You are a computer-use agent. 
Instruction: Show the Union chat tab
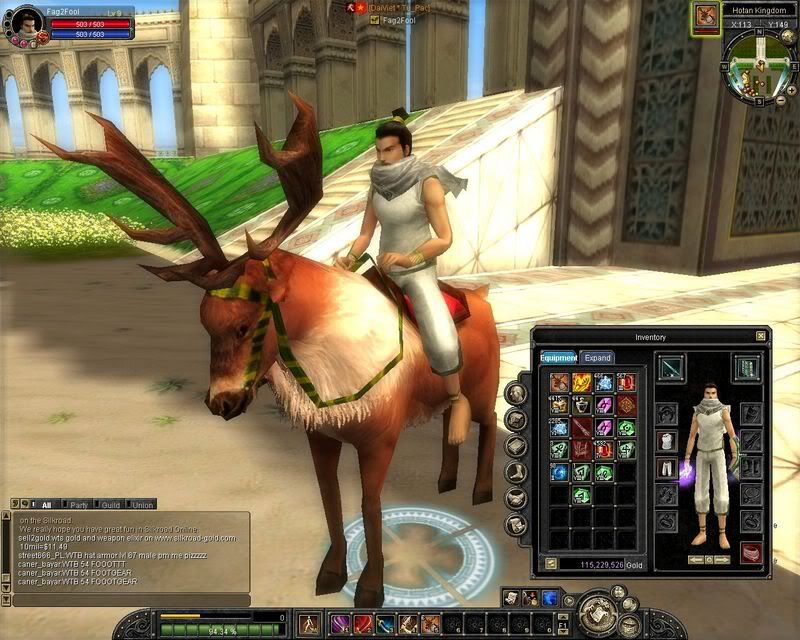[143, 505]
